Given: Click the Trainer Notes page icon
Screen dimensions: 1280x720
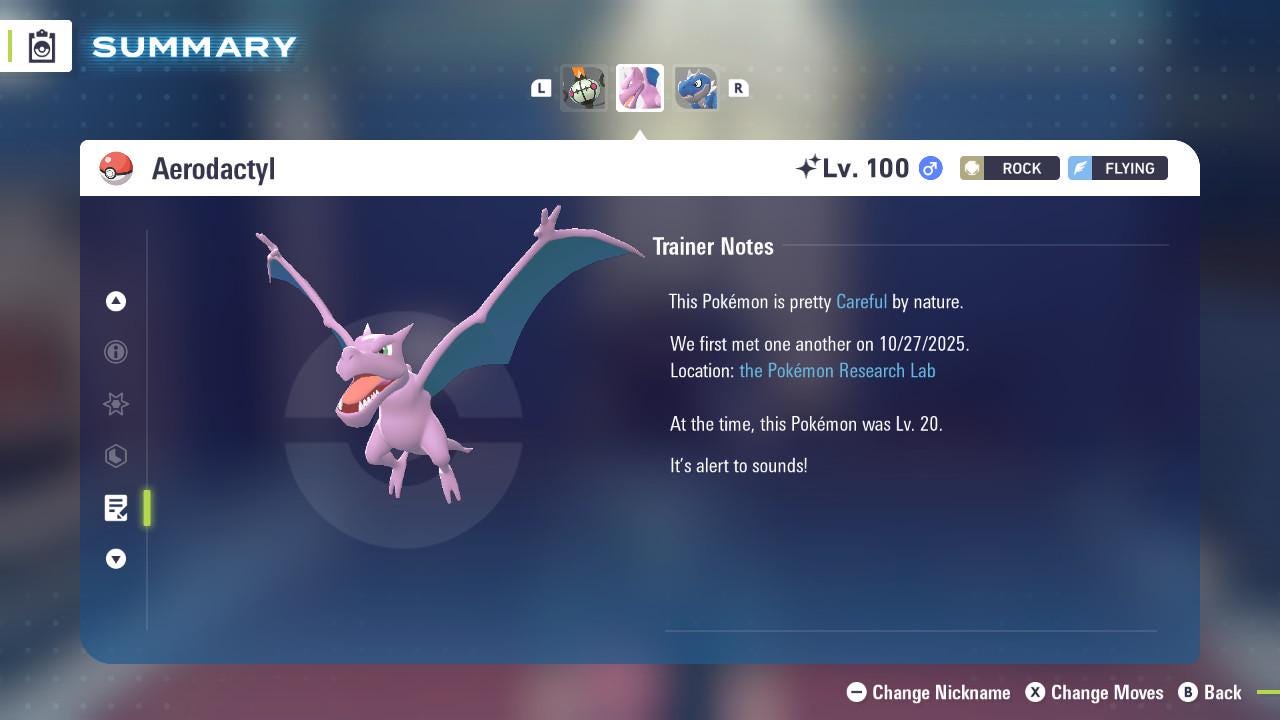Looking at the screenshot, I should 116,508.
